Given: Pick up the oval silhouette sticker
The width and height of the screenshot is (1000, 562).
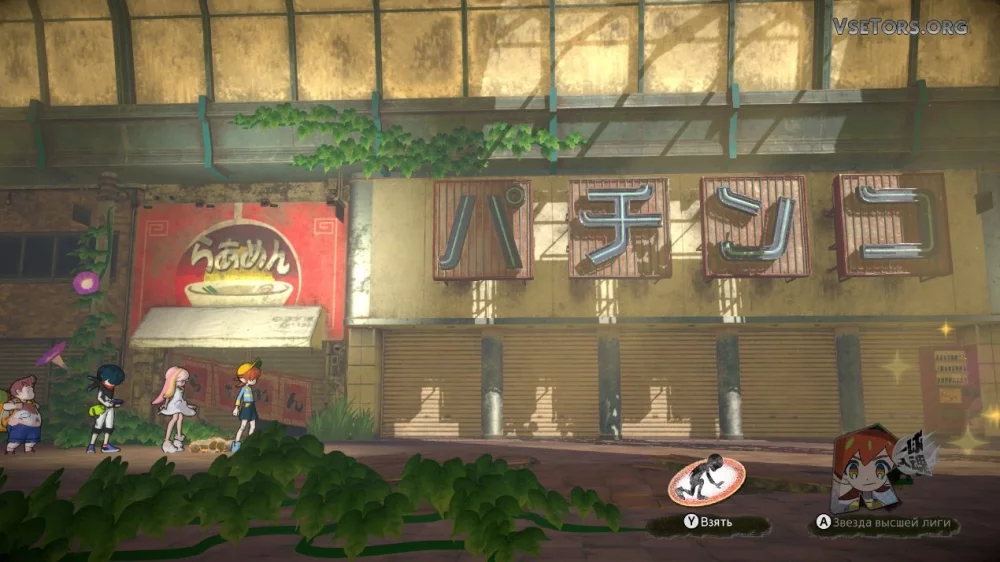Looking at the screenshot, I should point(706,481).
